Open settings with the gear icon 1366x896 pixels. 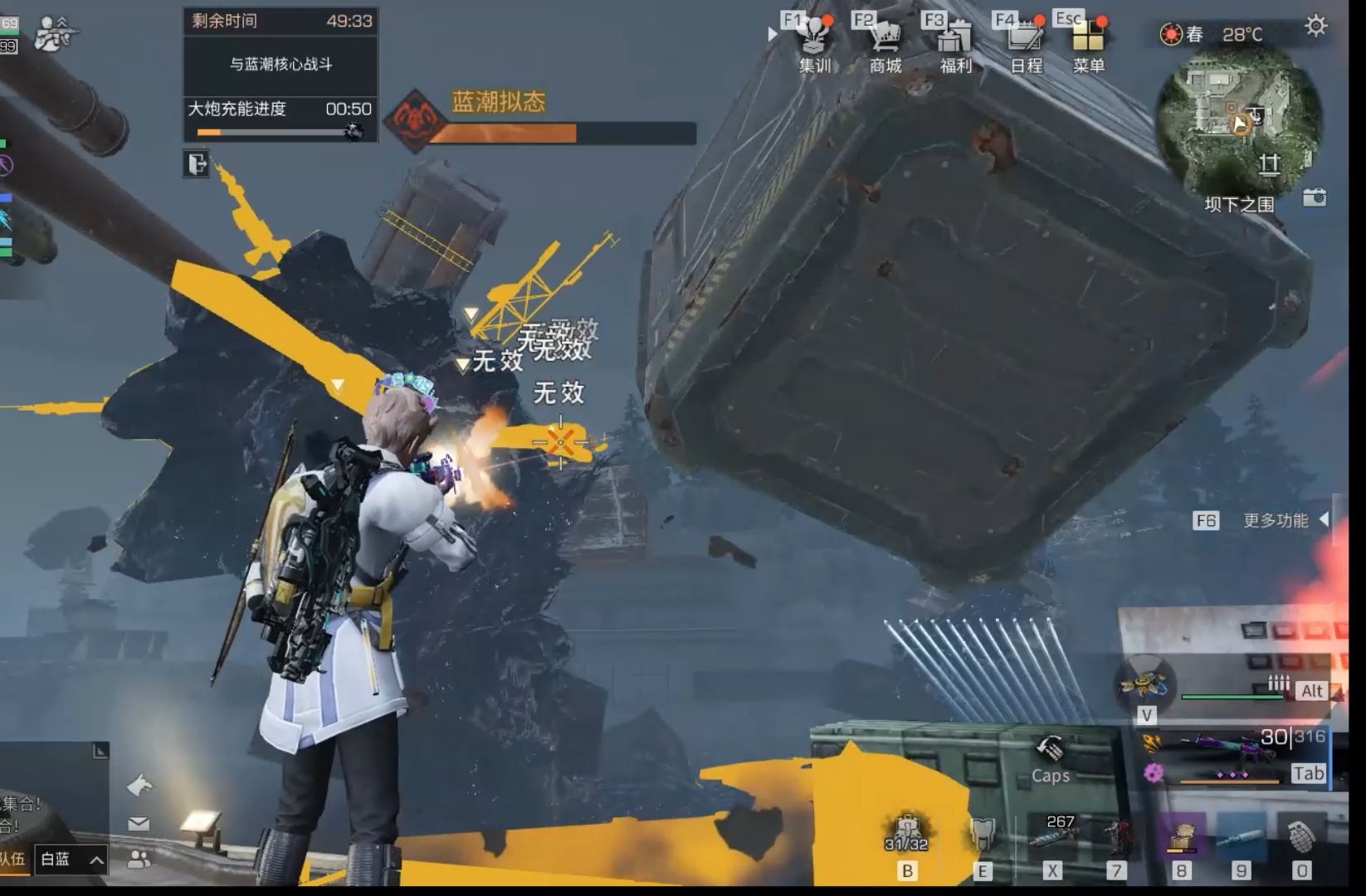click(1315, 27)
